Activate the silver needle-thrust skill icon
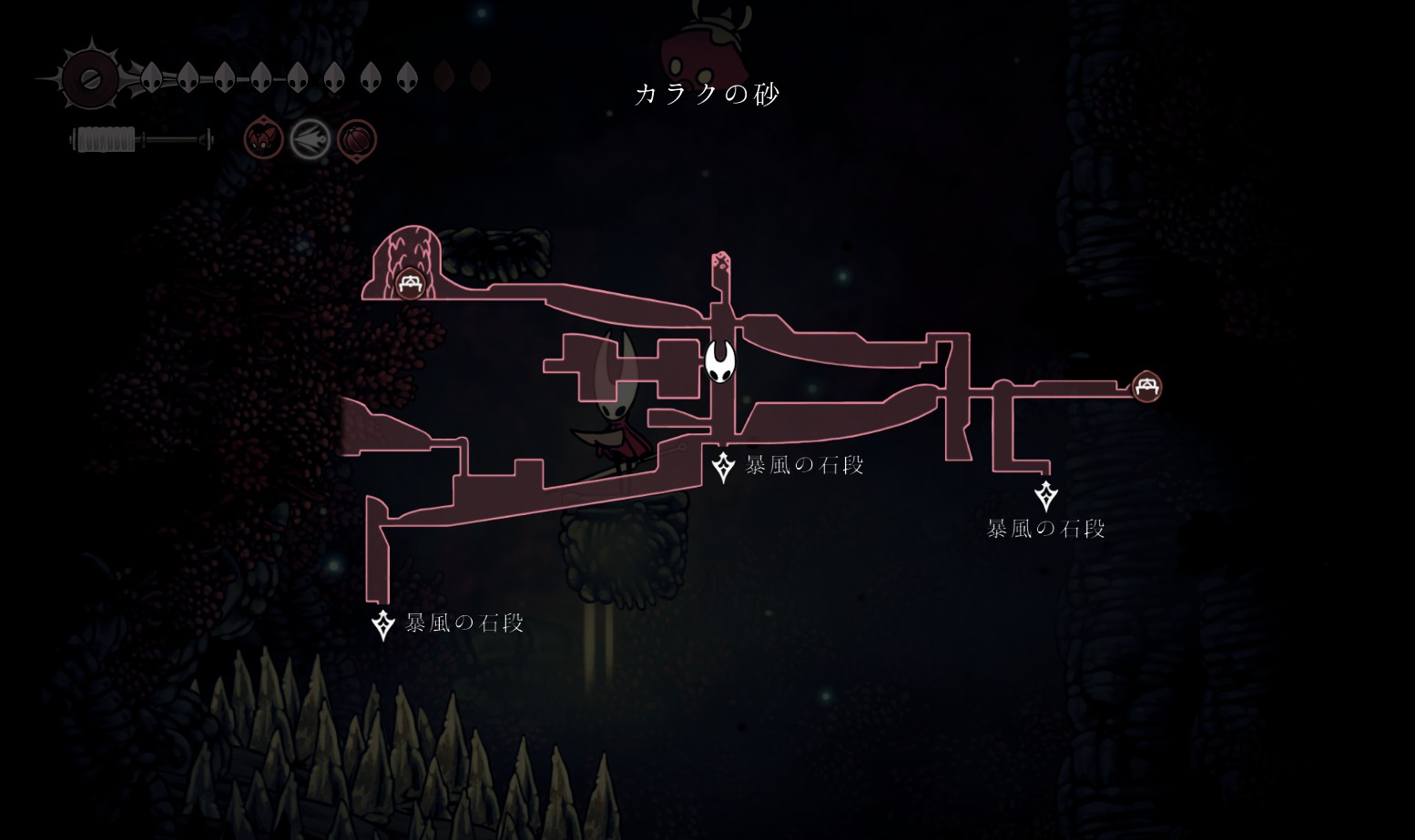 [310, 140]
